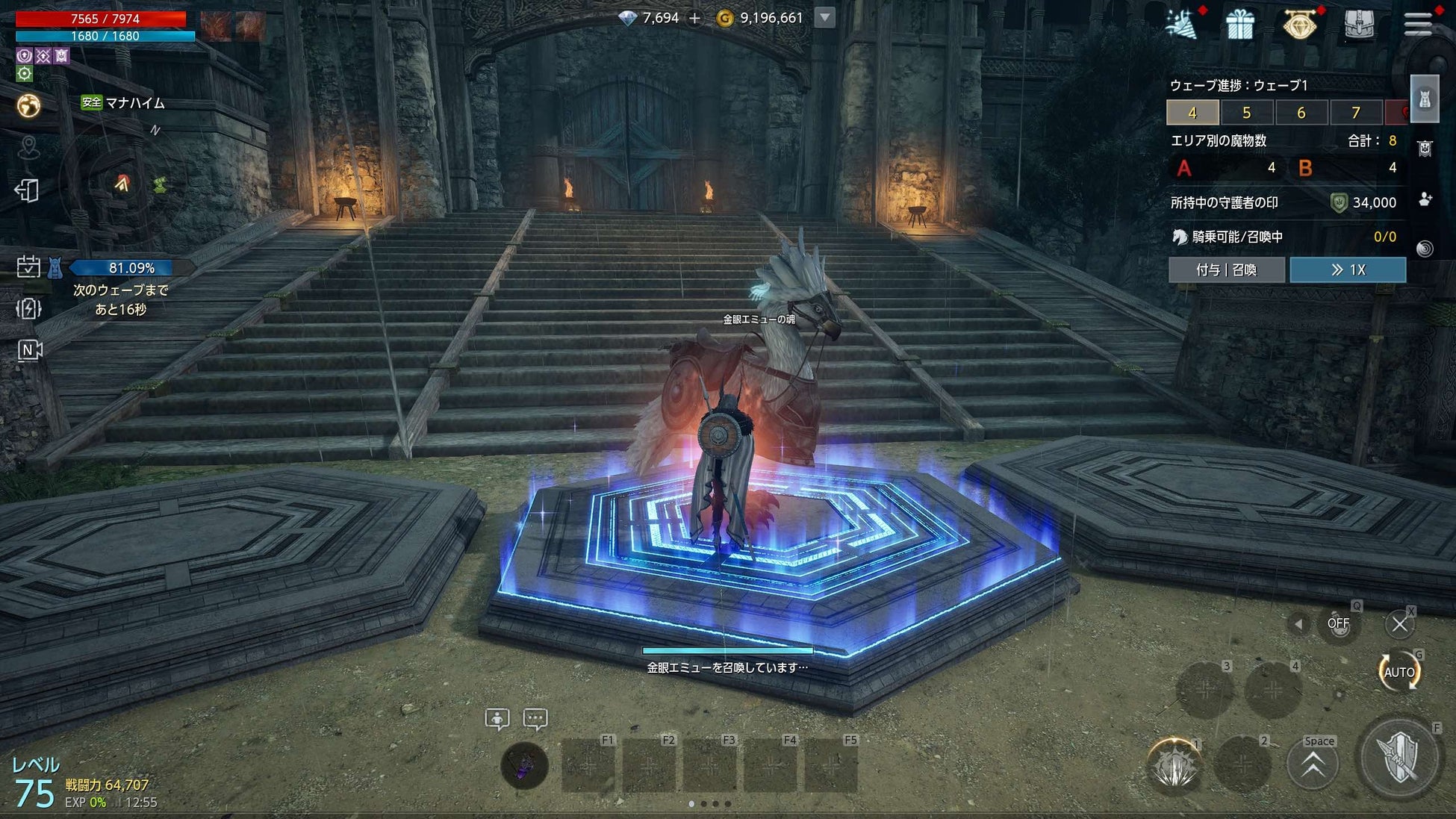The width and height of the screenshot is (1456, 819).
Task: Click the 付与|召喚 button
Action: pos(1226,270)
